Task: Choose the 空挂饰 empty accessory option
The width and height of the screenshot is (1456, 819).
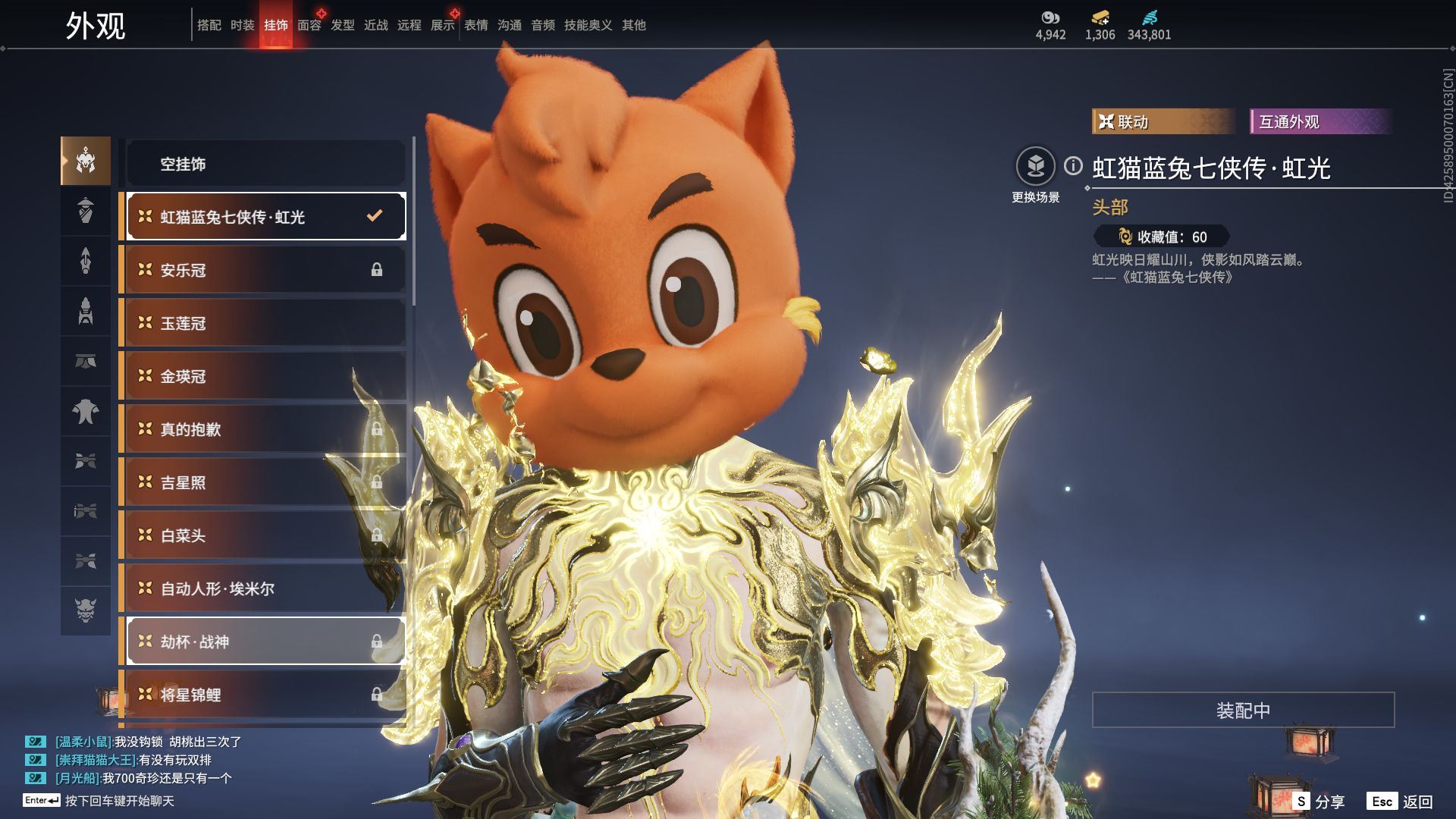Action: coord(265,164)
